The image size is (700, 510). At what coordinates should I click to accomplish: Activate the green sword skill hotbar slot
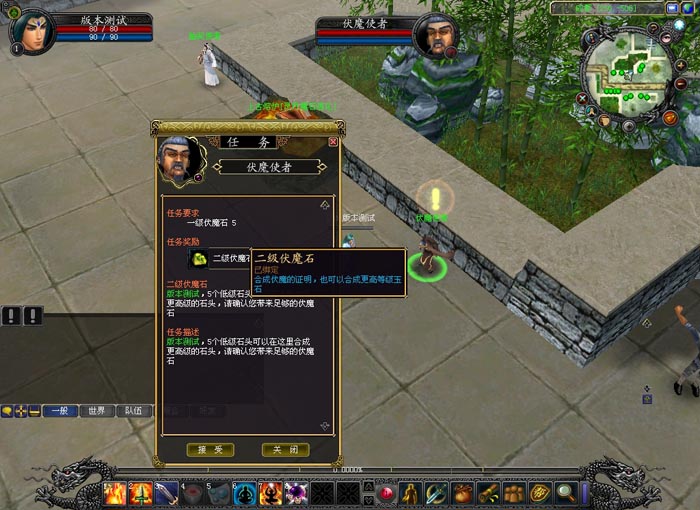[141, 493]
